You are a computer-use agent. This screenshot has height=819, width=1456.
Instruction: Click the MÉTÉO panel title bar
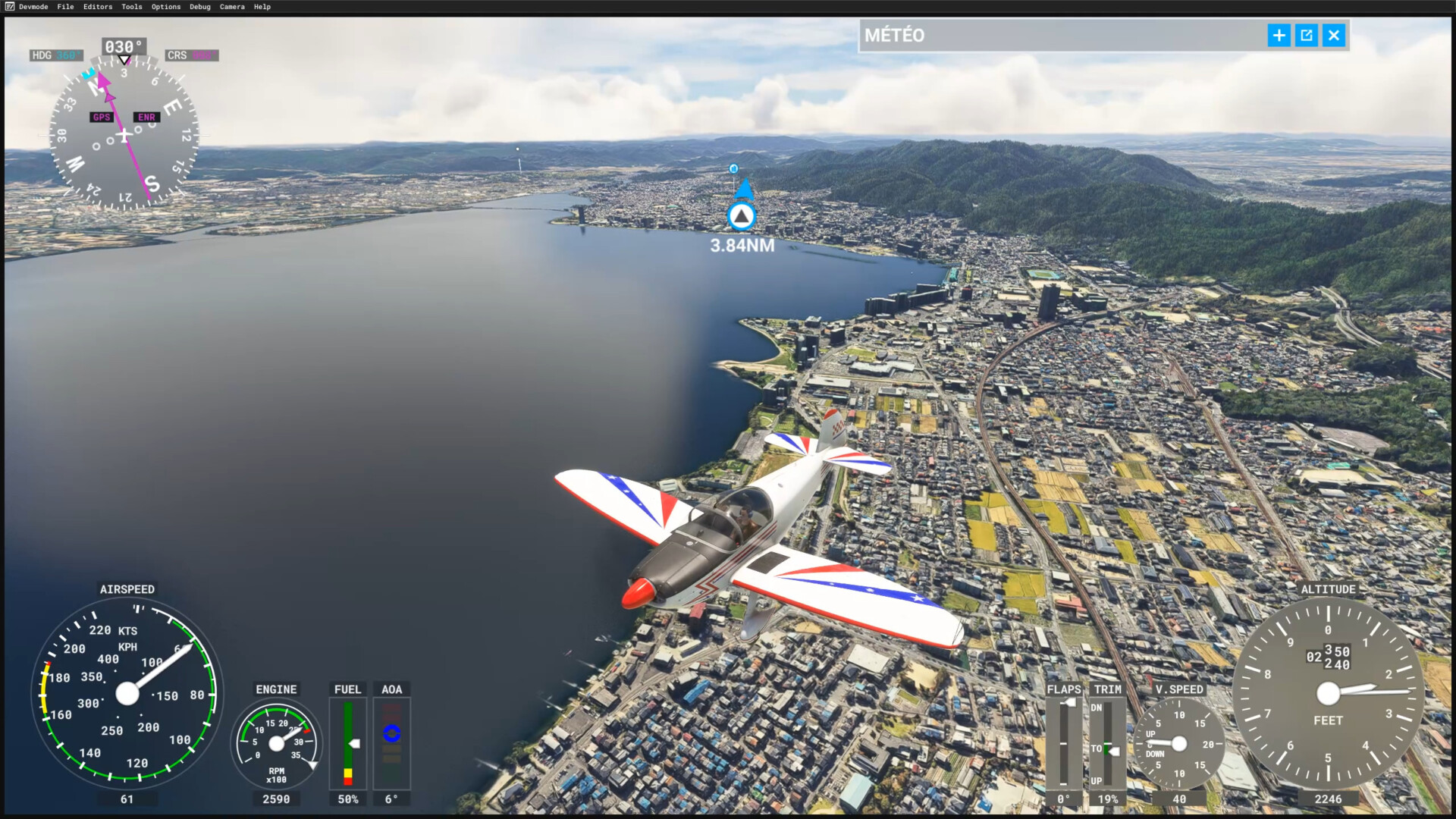point(1062,36)
